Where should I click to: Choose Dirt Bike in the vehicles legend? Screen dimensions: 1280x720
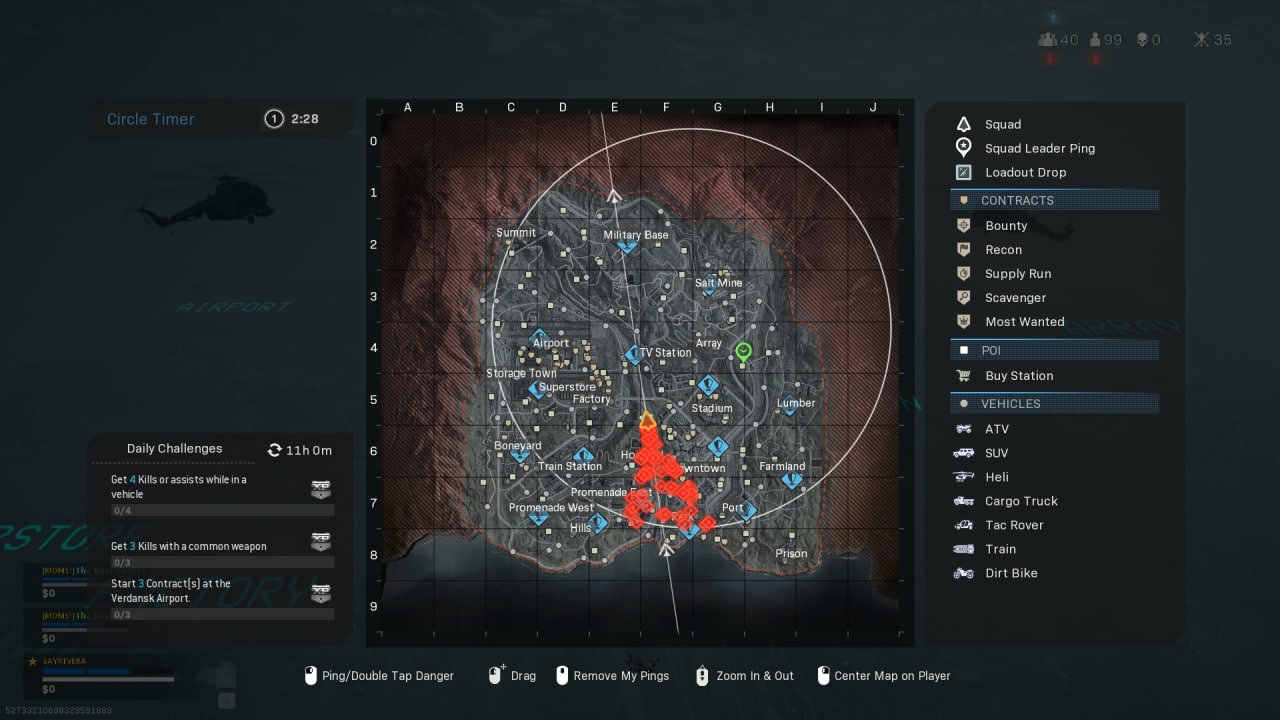click(1010, 573)
